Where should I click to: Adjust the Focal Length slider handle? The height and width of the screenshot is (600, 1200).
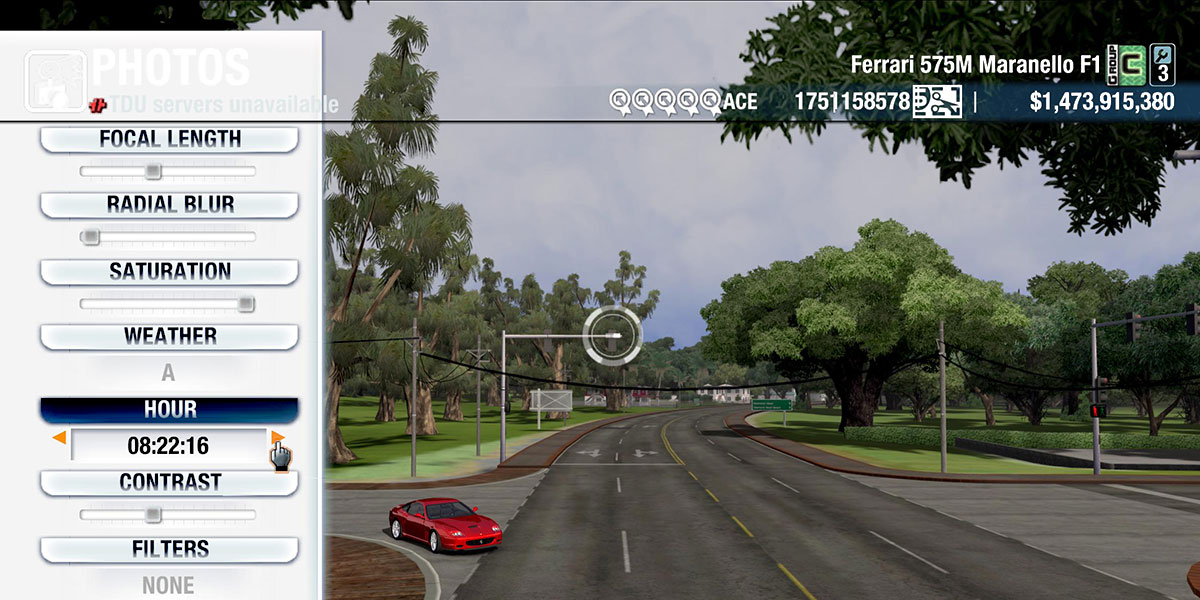pyautogui.click(x=152, y=171)
